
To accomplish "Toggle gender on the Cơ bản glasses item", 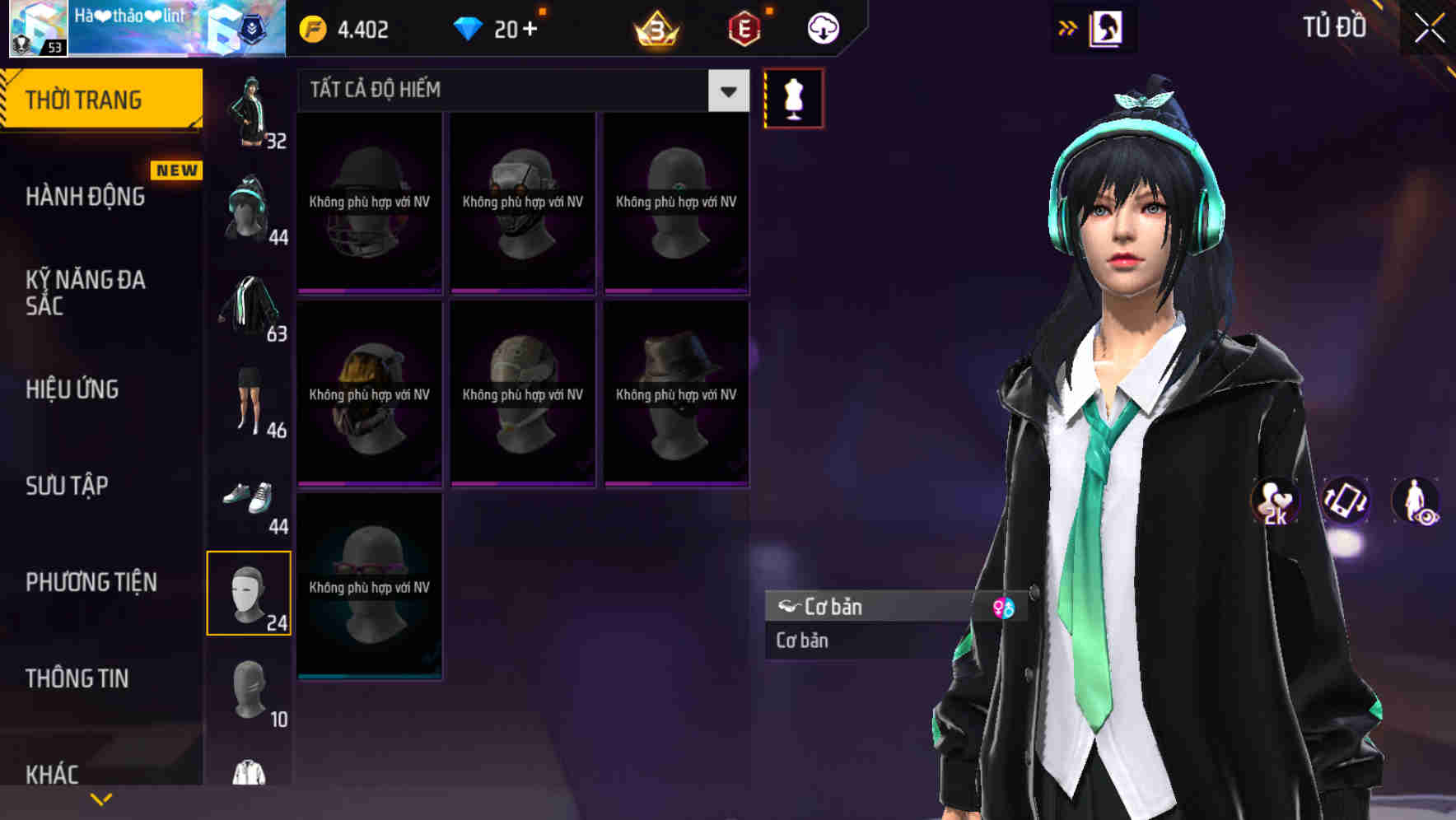I will [1005, 607].
